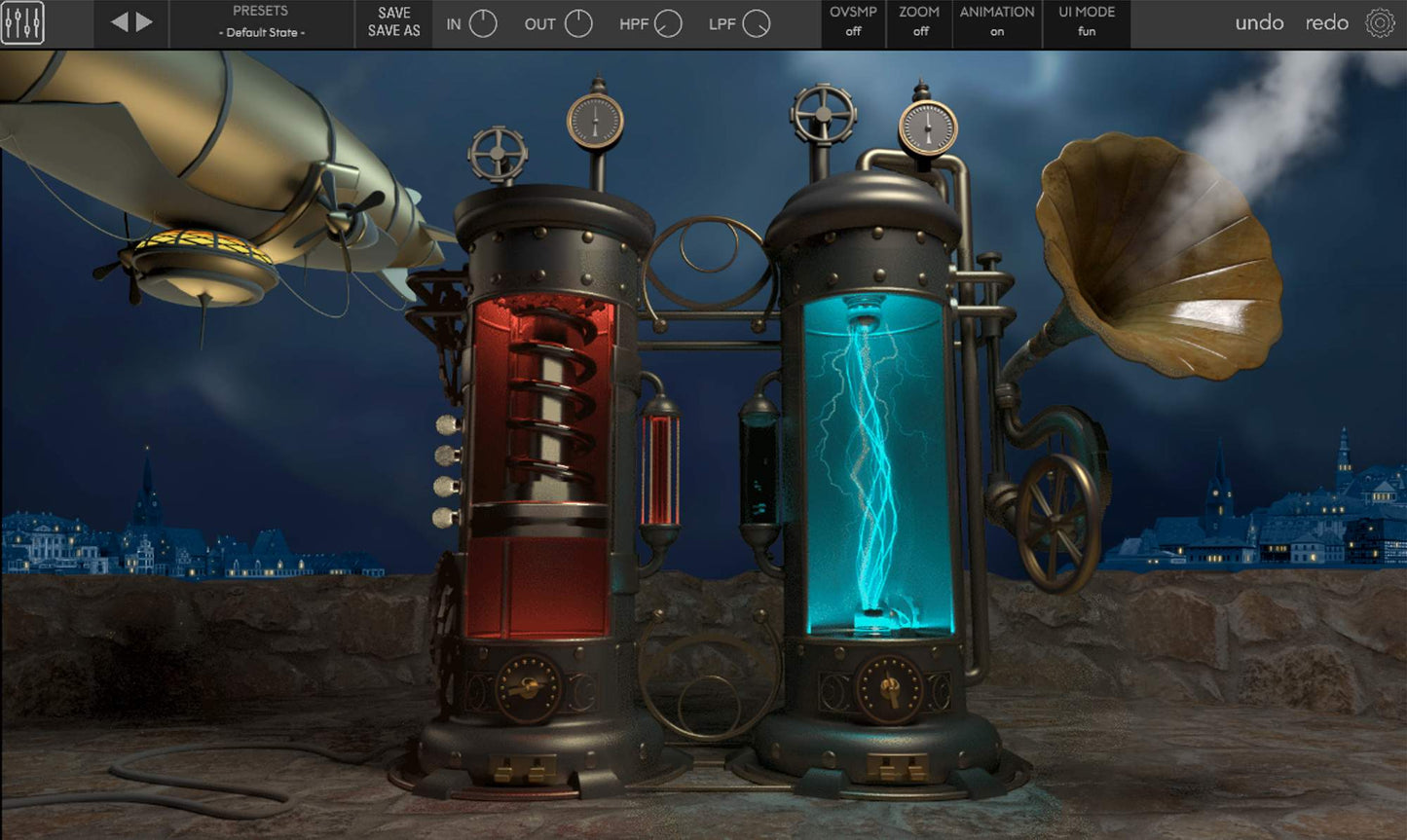
Task: Change the UI MODE from fun
Action: tap(1087, 22)
